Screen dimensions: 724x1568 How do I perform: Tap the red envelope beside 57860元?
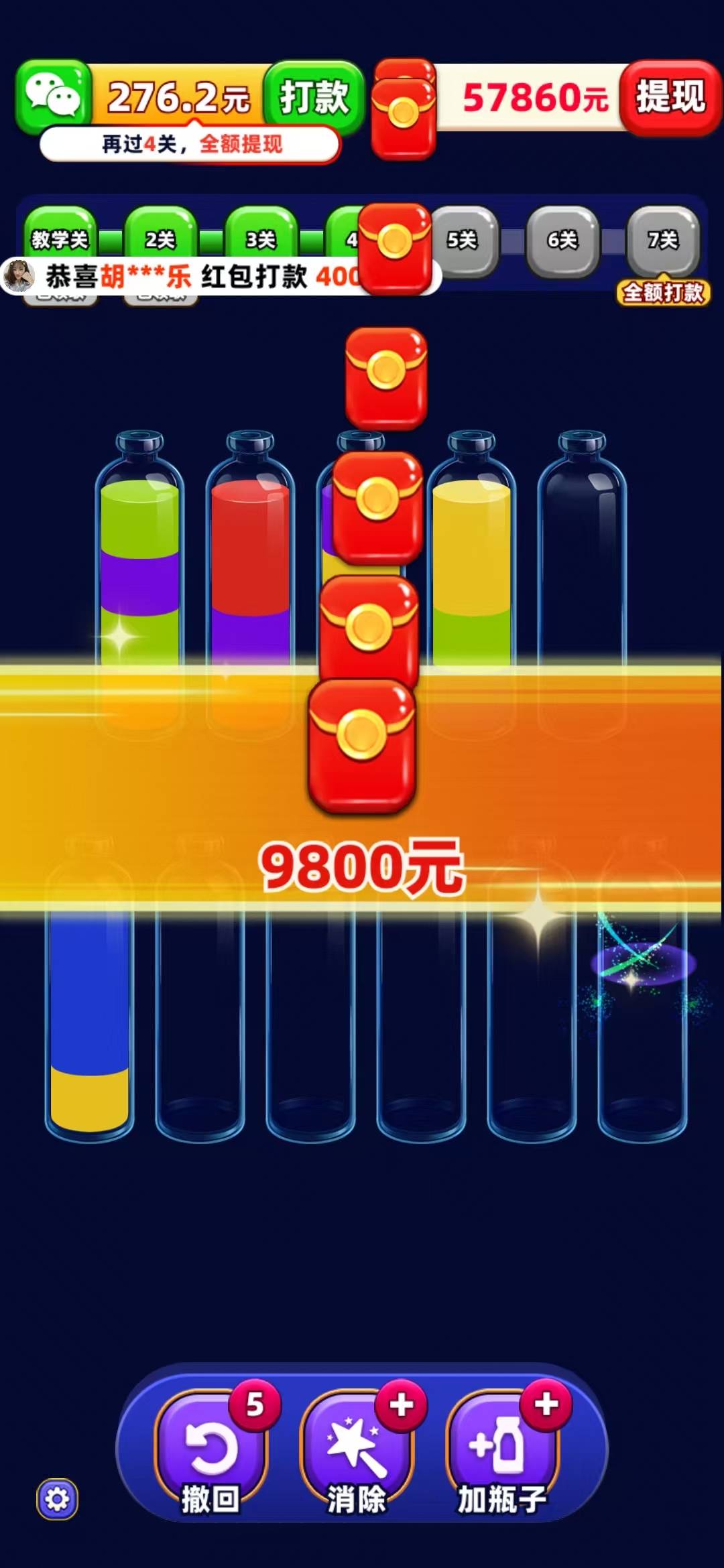(x=404, y=111)
